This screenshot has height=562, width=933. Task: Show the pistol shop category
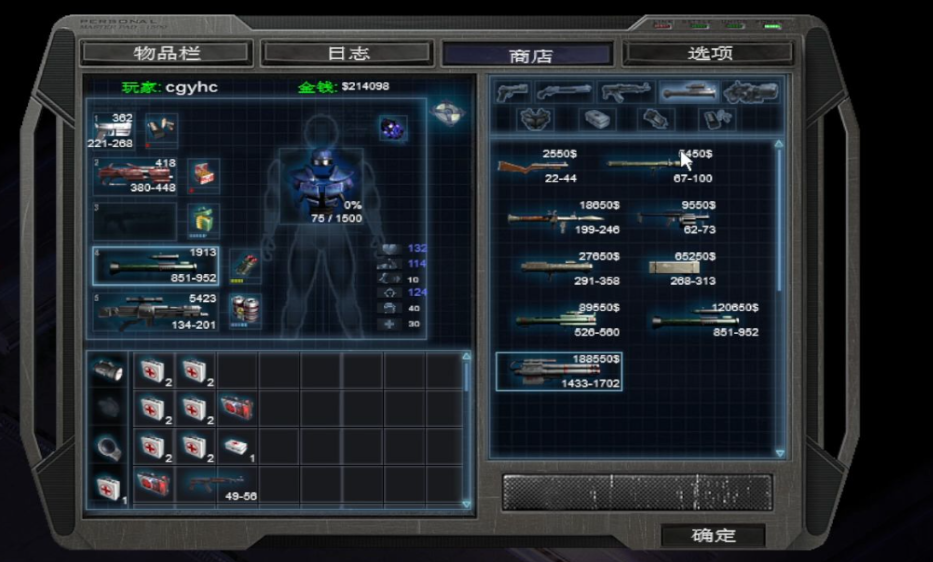pos(512,92)
